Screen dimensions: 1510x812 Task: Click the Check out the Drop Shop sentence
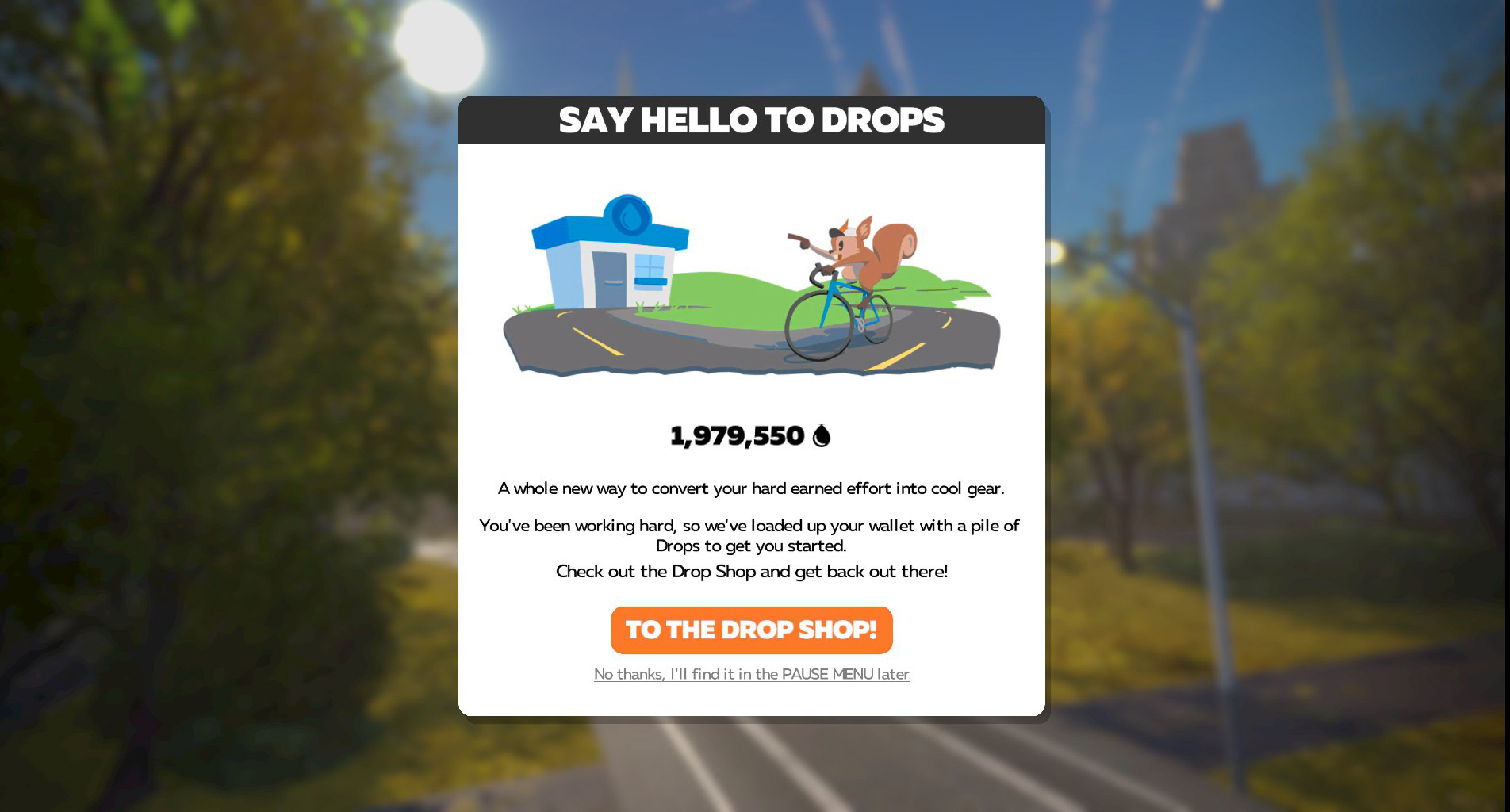pyautogui.click(x=751, y=571)
